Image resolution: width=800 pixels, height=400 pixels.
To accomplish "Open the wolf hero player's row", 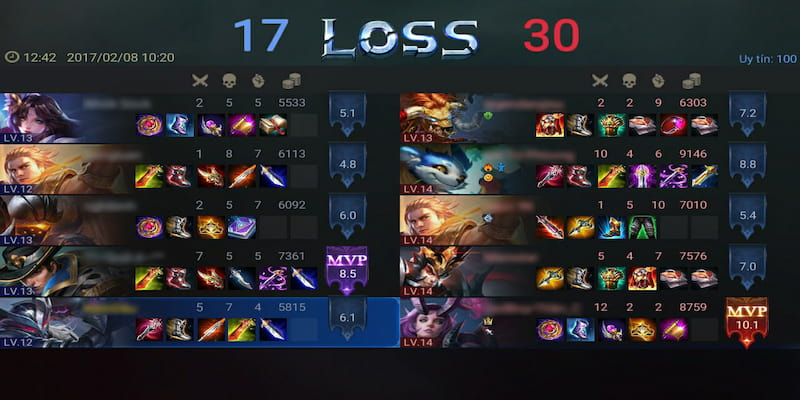I will (560, 168).
